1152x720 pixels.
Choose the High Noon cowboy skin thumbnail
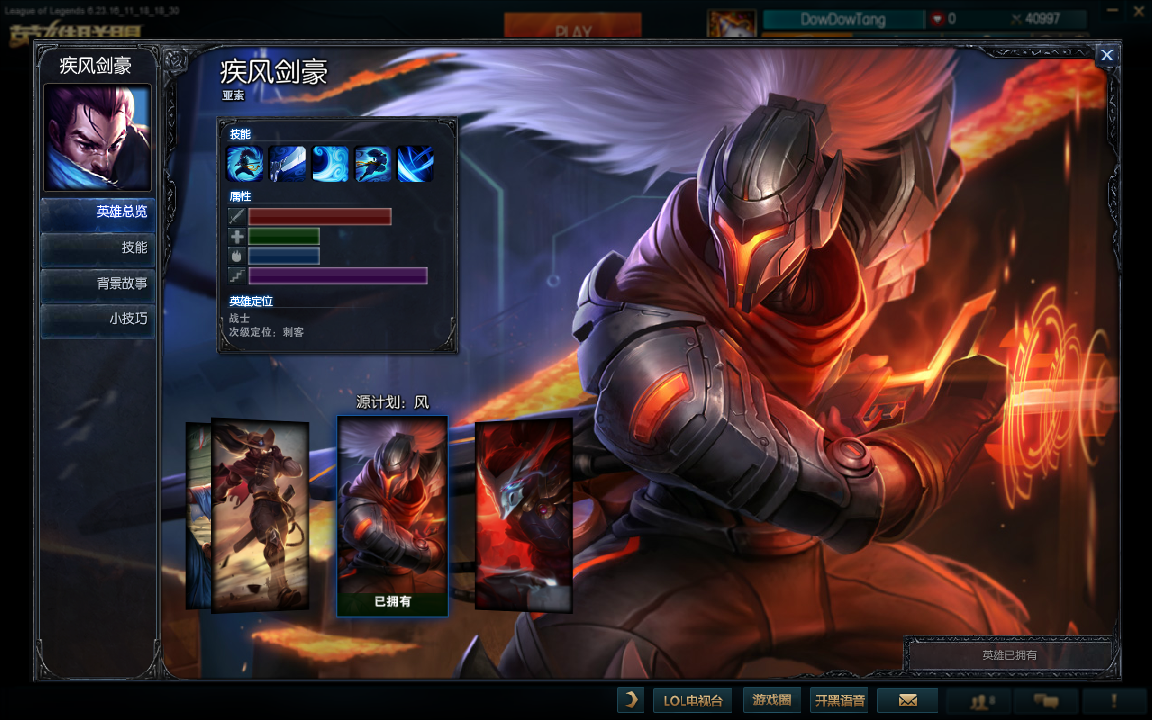[260, 515]
